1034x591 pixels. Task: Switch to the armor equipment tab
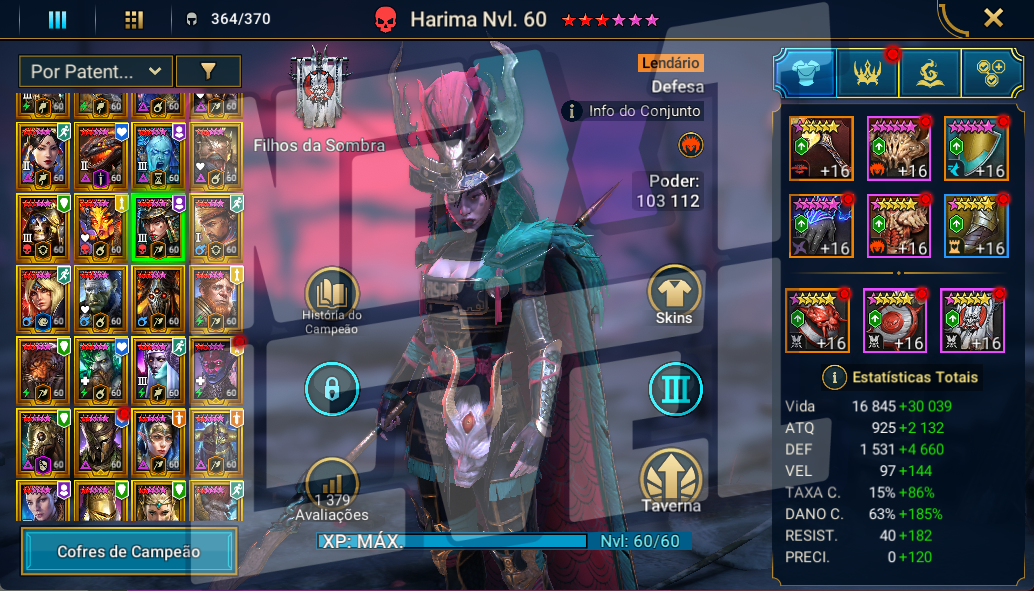pyautogui.click(x=804, y=74)
